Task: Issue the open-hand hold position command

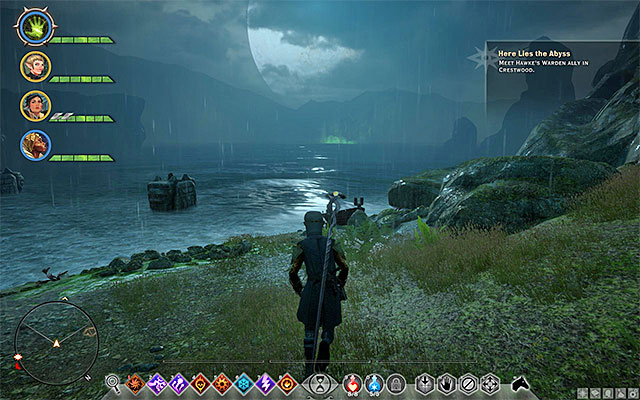Action: [x=446, y=382]
